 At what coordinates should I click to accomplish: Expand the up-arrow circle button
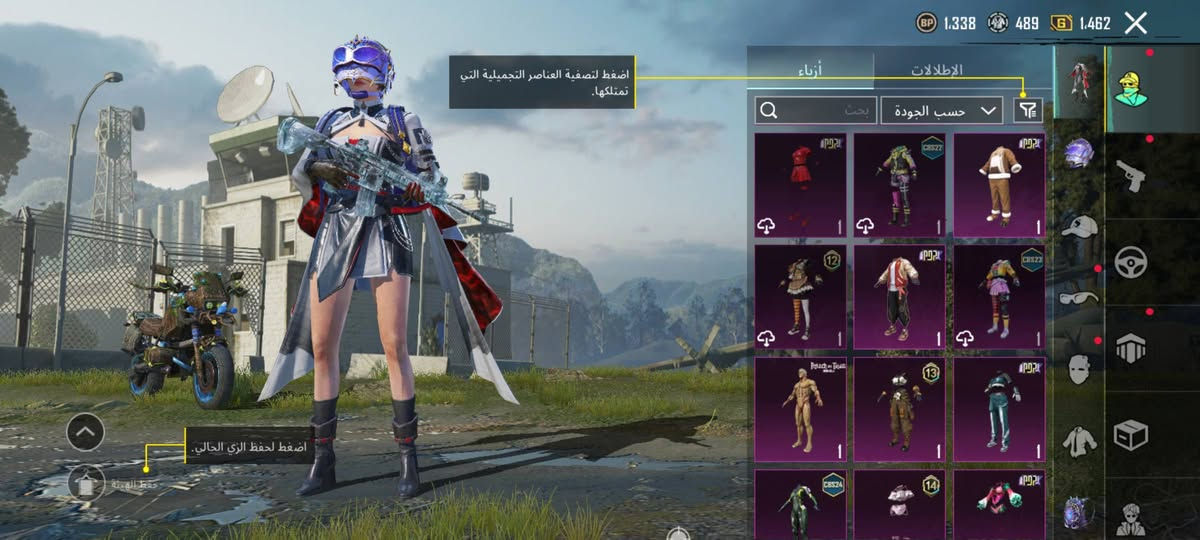tap(85, 432)
